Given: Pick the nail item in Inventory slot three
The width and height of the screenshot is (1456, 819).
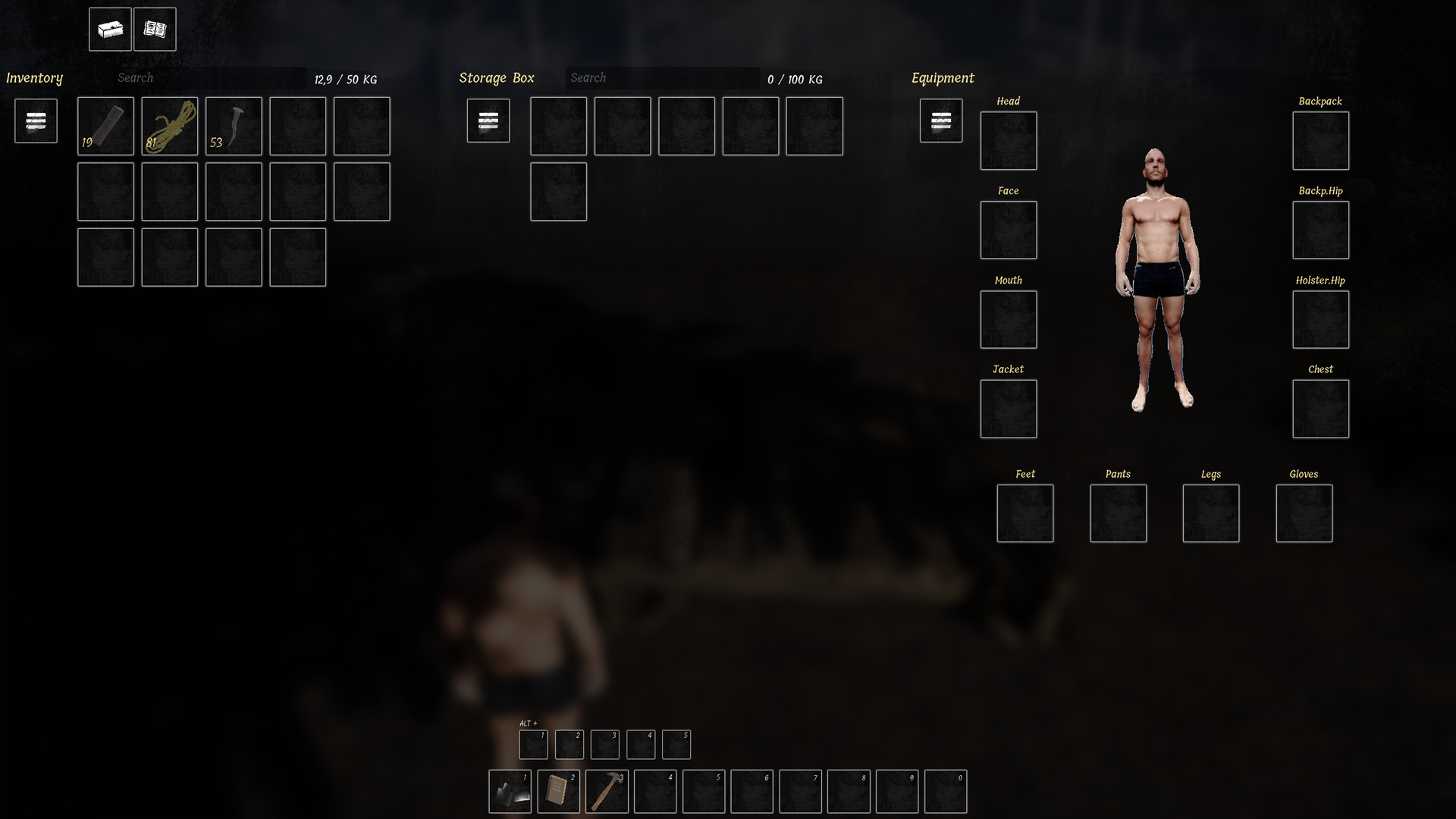Looking at the screenshot, I should (x=233, y=126).
